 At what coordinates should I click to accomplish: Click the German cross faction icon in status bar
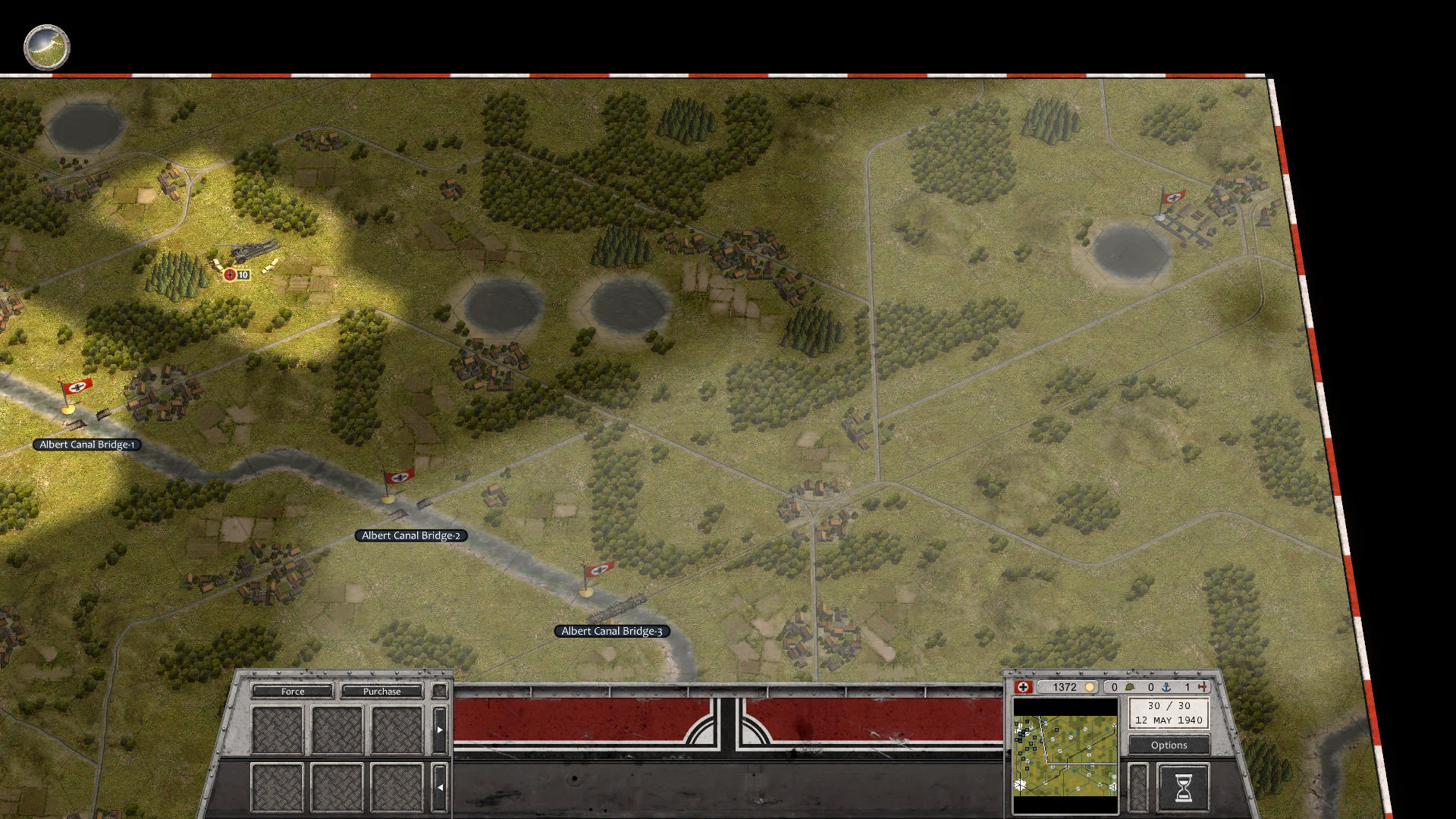(x=1025, y=687)
